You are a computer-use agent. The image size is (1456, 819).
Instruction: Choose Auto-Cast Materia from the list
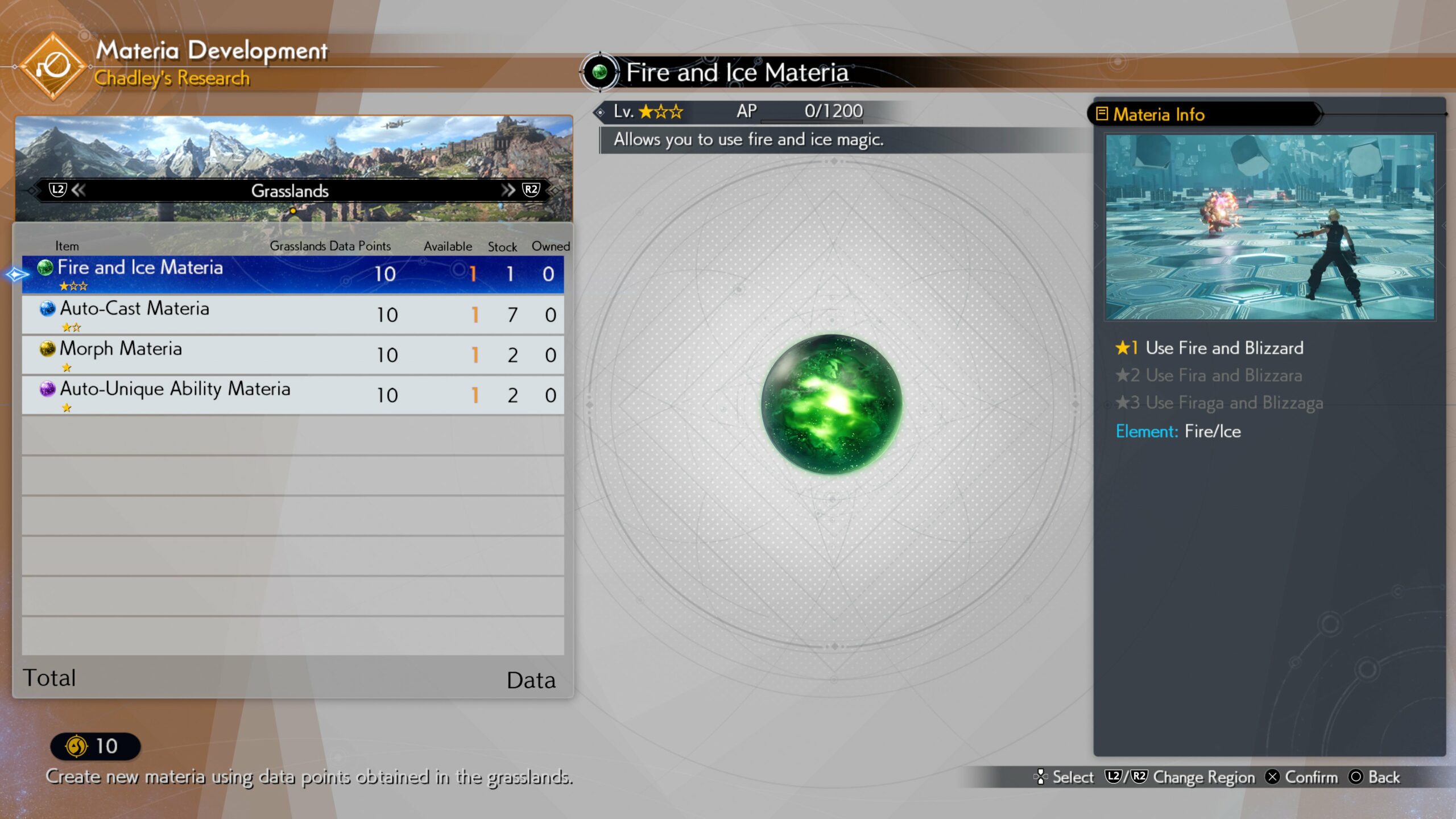coord(293,315)
